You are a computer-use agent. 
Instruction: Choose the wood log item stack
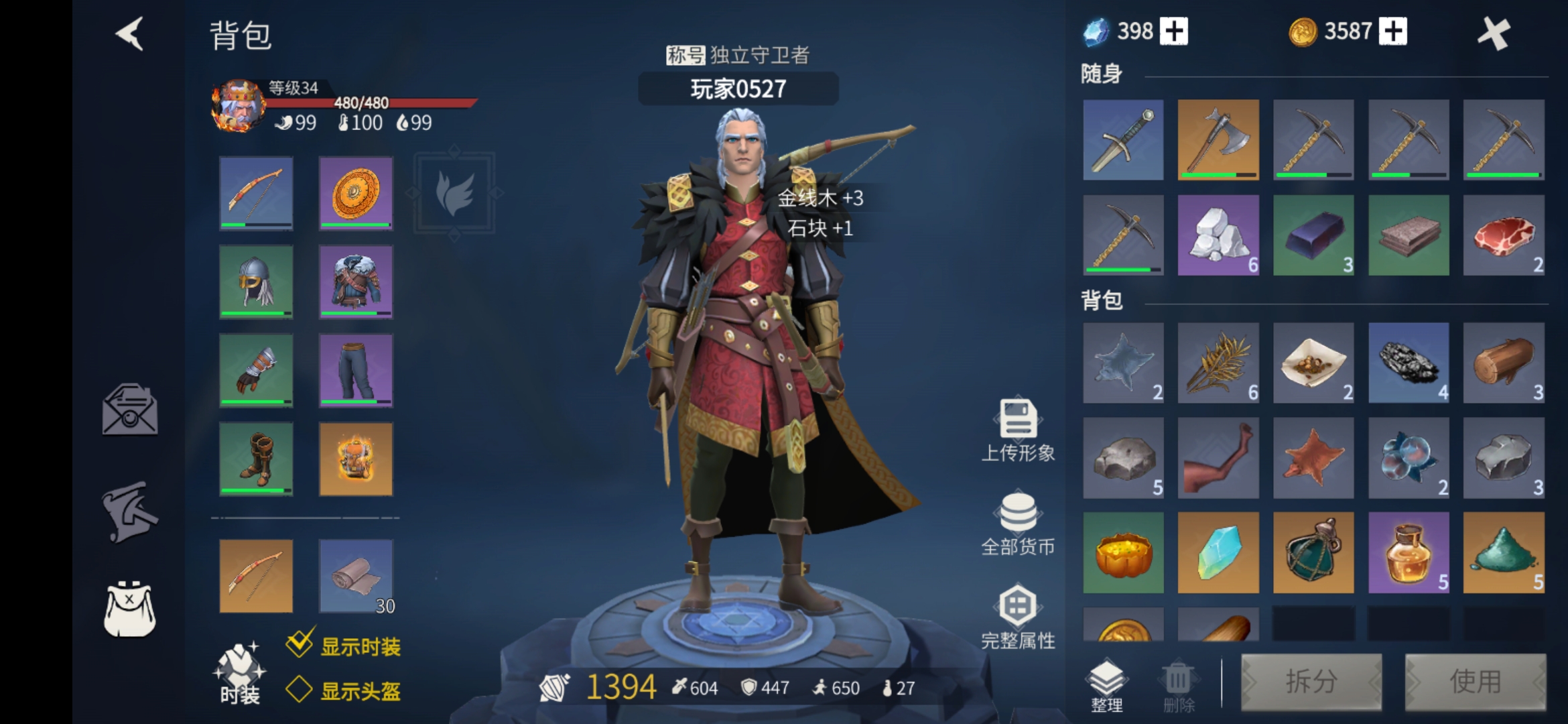(1504, 363)
